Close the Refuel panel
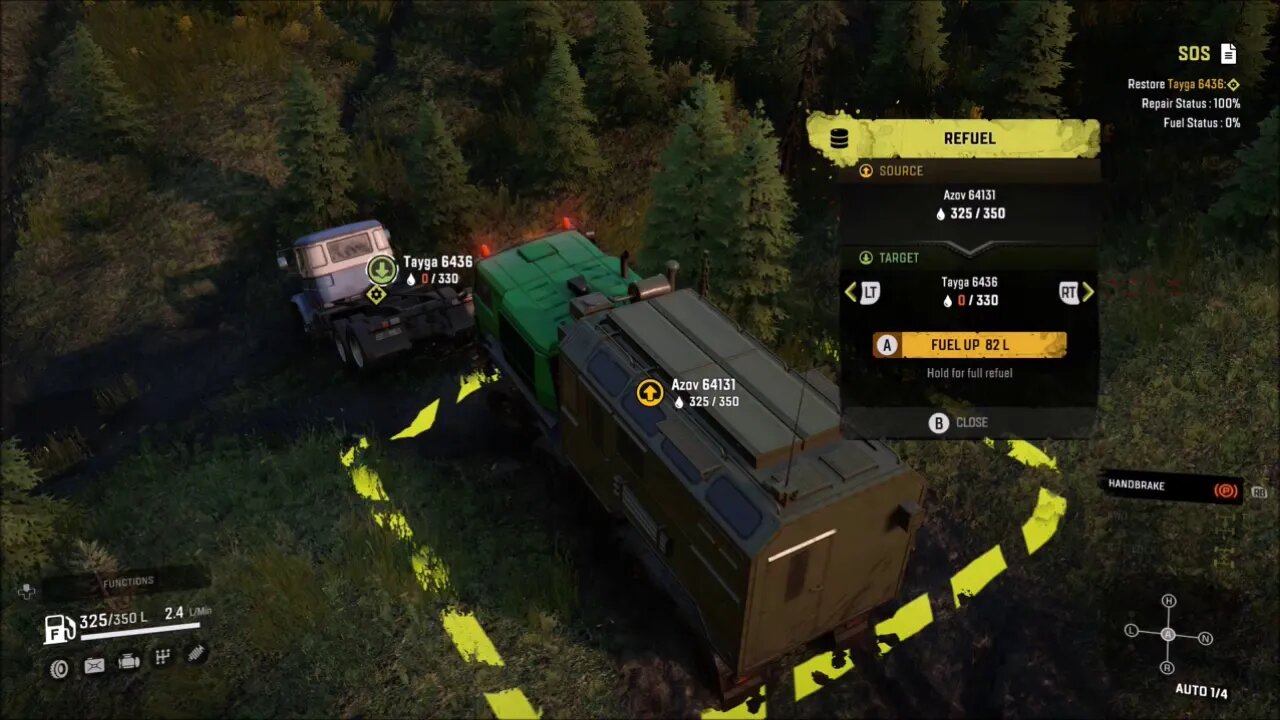This screenshot has width=1280, height=720. [x=959, y=422]
